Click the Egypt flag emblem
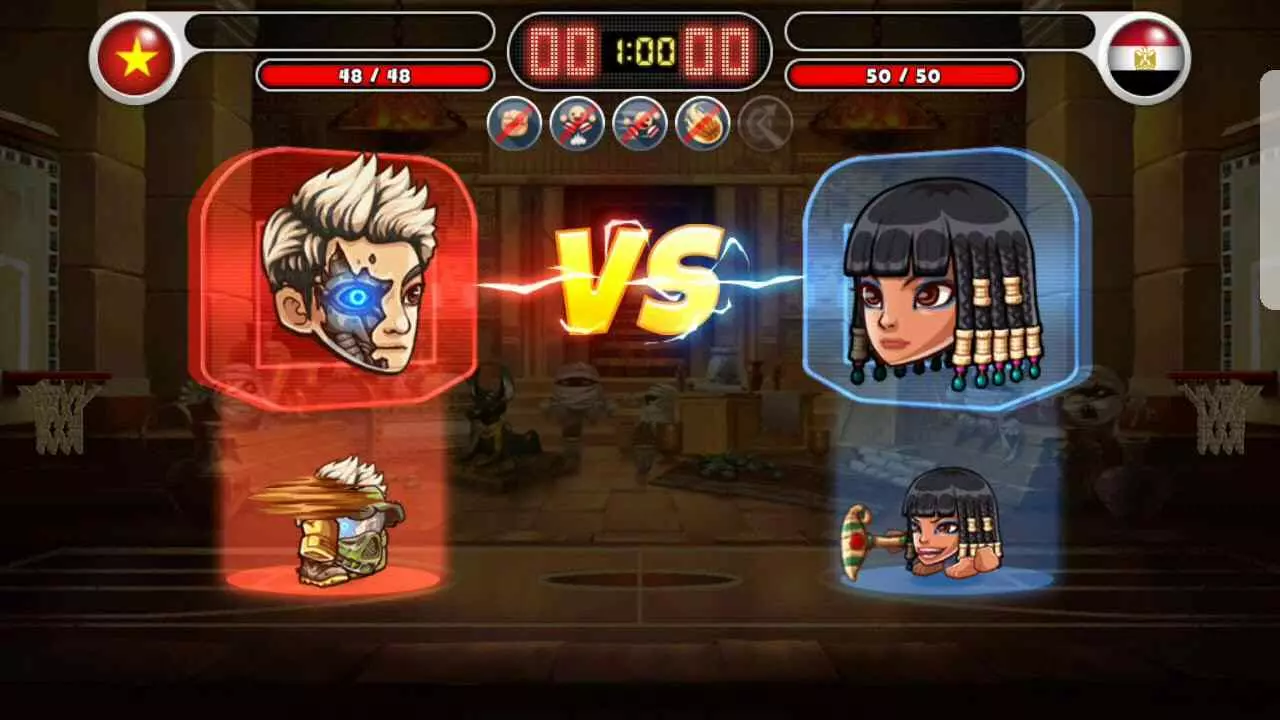This screenshot has width=1280, height=720. click(1147, 57)
